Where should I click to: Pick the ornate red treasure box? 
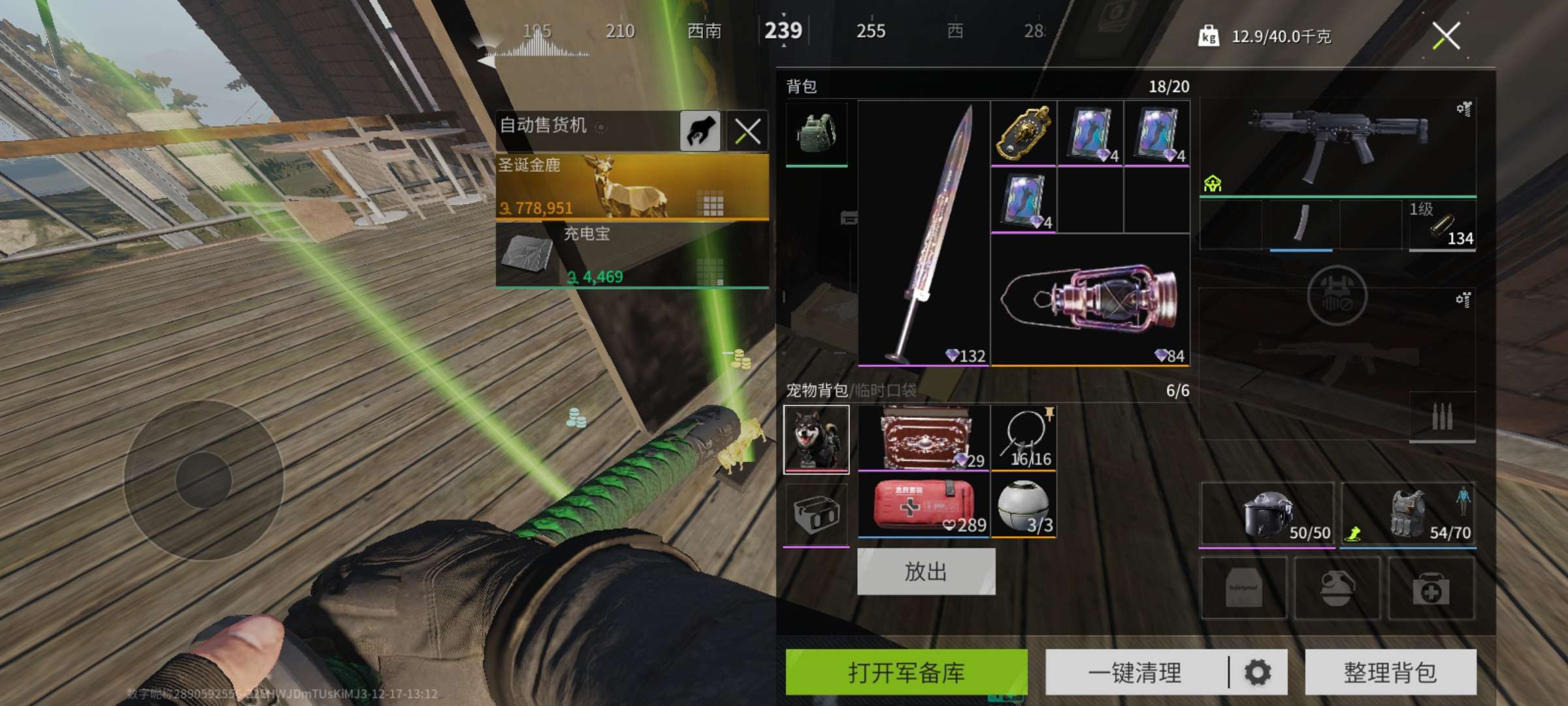click(923, 437)
